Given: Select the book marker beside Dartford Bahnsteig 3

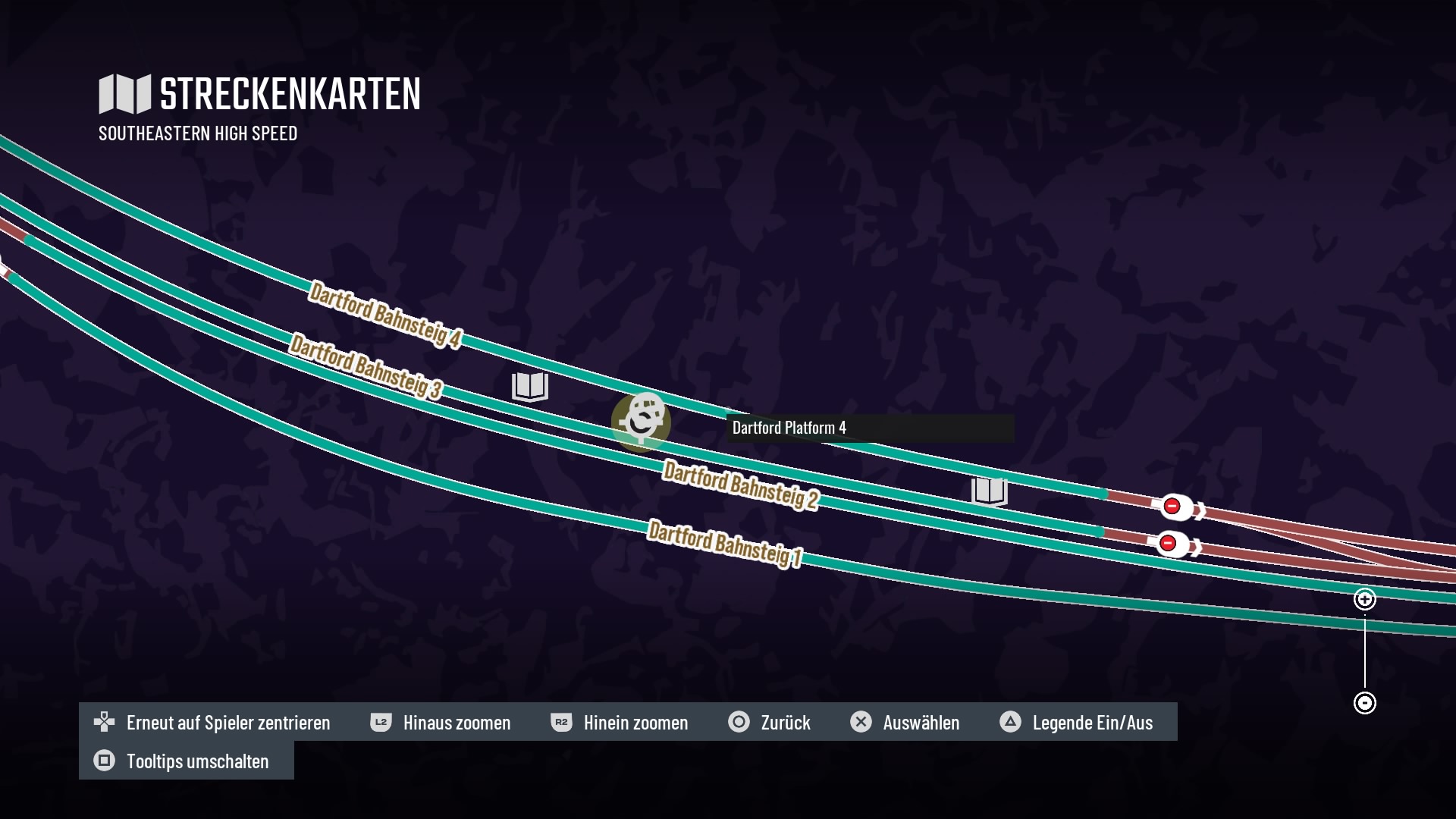Looking at the screenshot, I should 529,386.
